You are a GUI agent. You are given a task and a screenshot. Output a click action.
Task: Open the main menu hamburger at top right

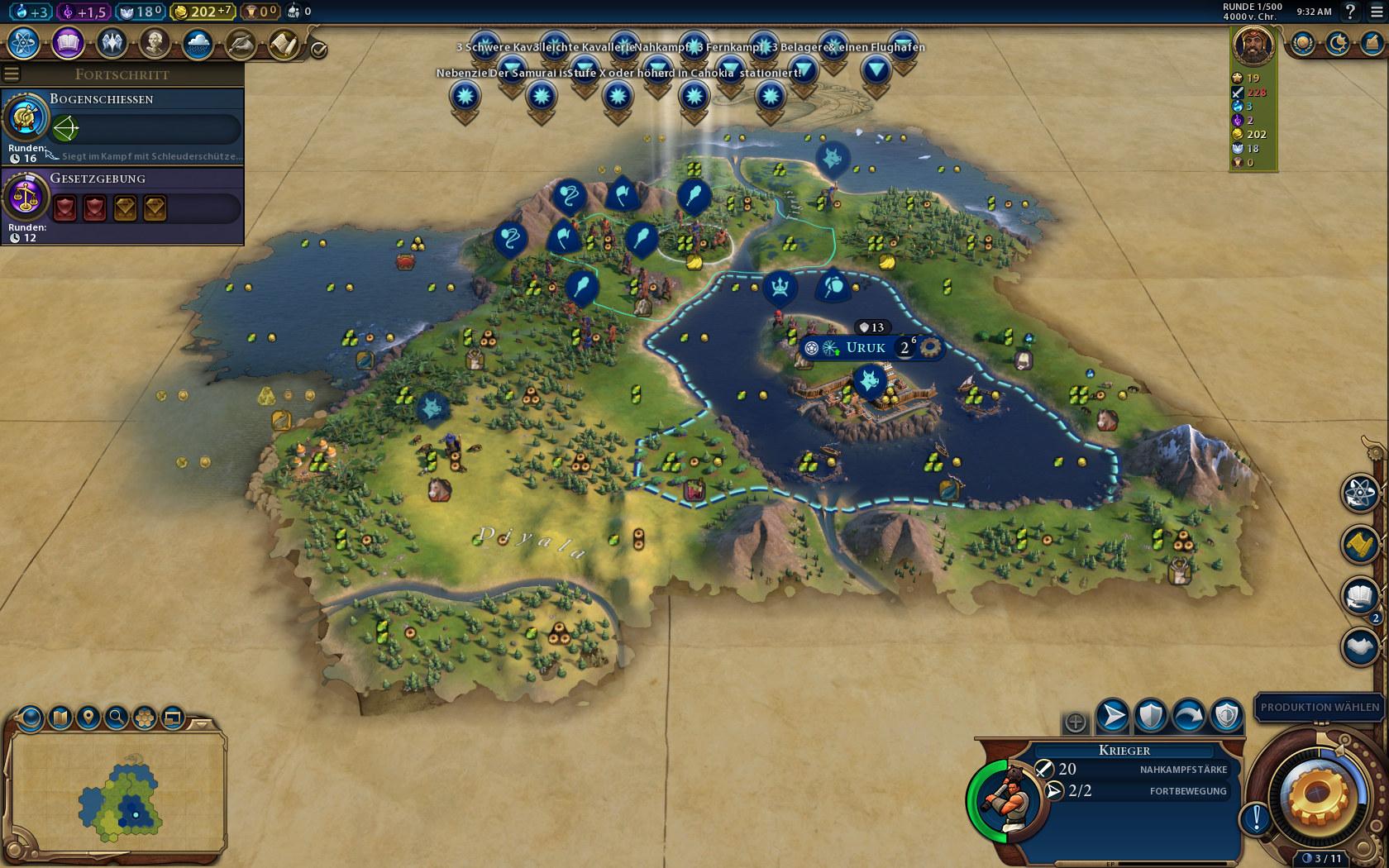click(1377, 12)
